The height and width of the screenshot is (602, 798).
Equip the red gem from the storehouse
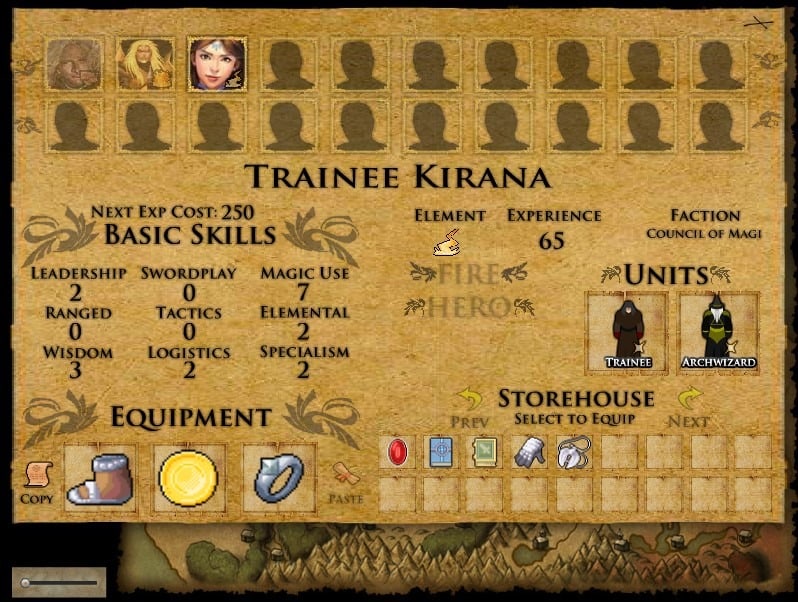point(397,452)
